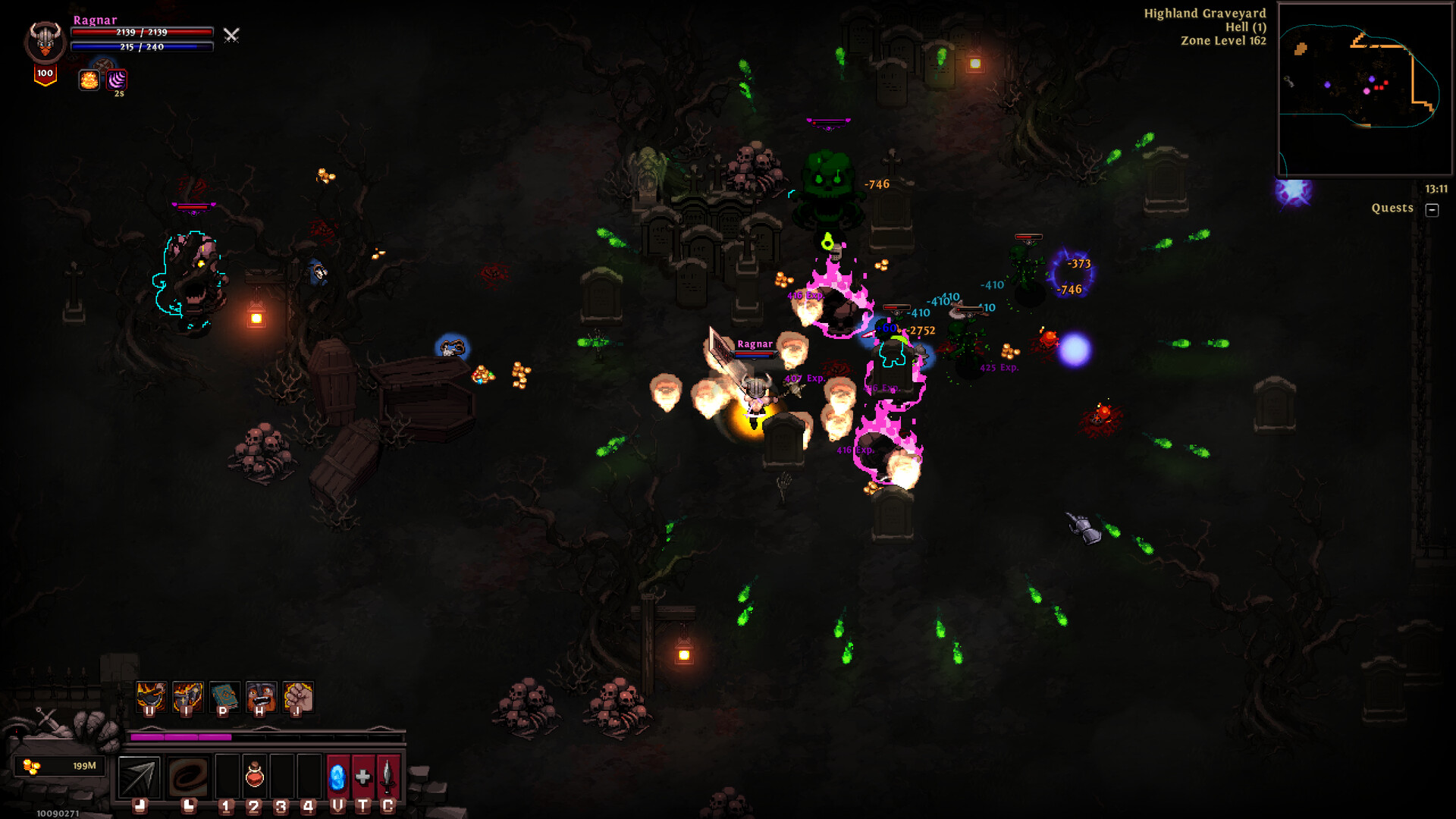Click the level 100 badge under the portrait
Screen dimensions: 1456x819
[45, 74]
